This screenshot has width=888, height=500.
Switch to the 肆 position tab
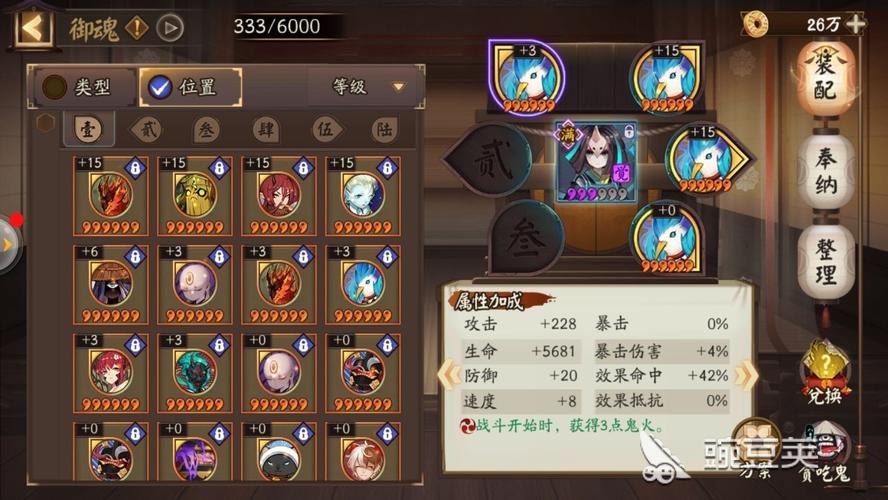point(265,129)
